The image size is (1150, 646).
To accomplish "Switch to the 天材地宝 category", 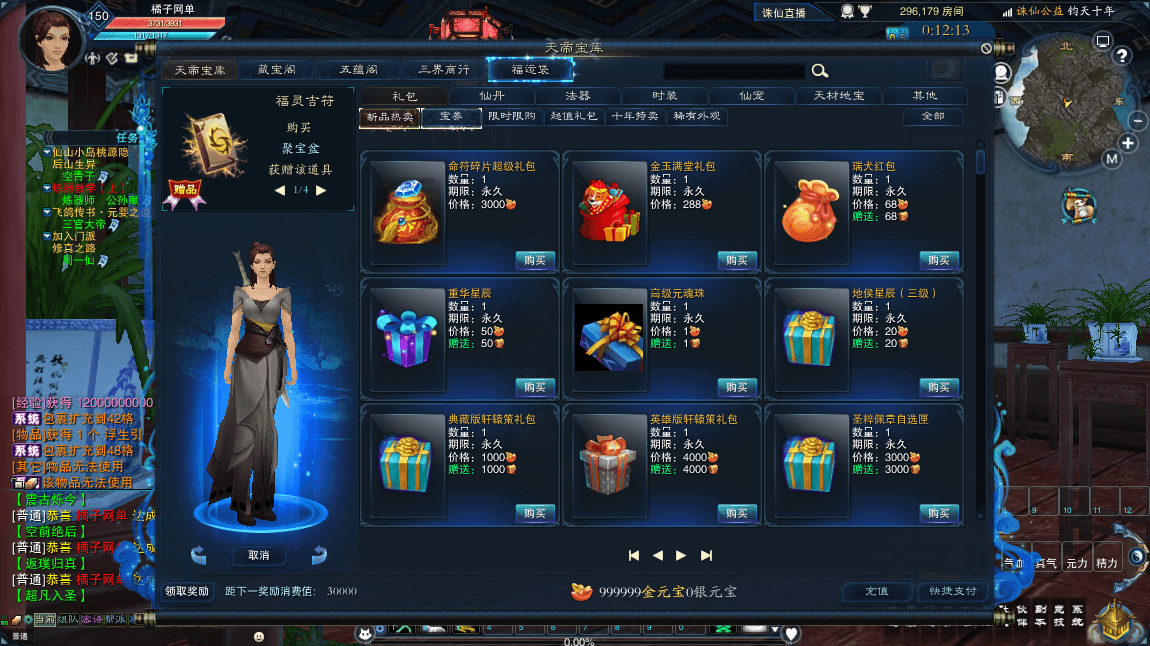I will 837,96.
